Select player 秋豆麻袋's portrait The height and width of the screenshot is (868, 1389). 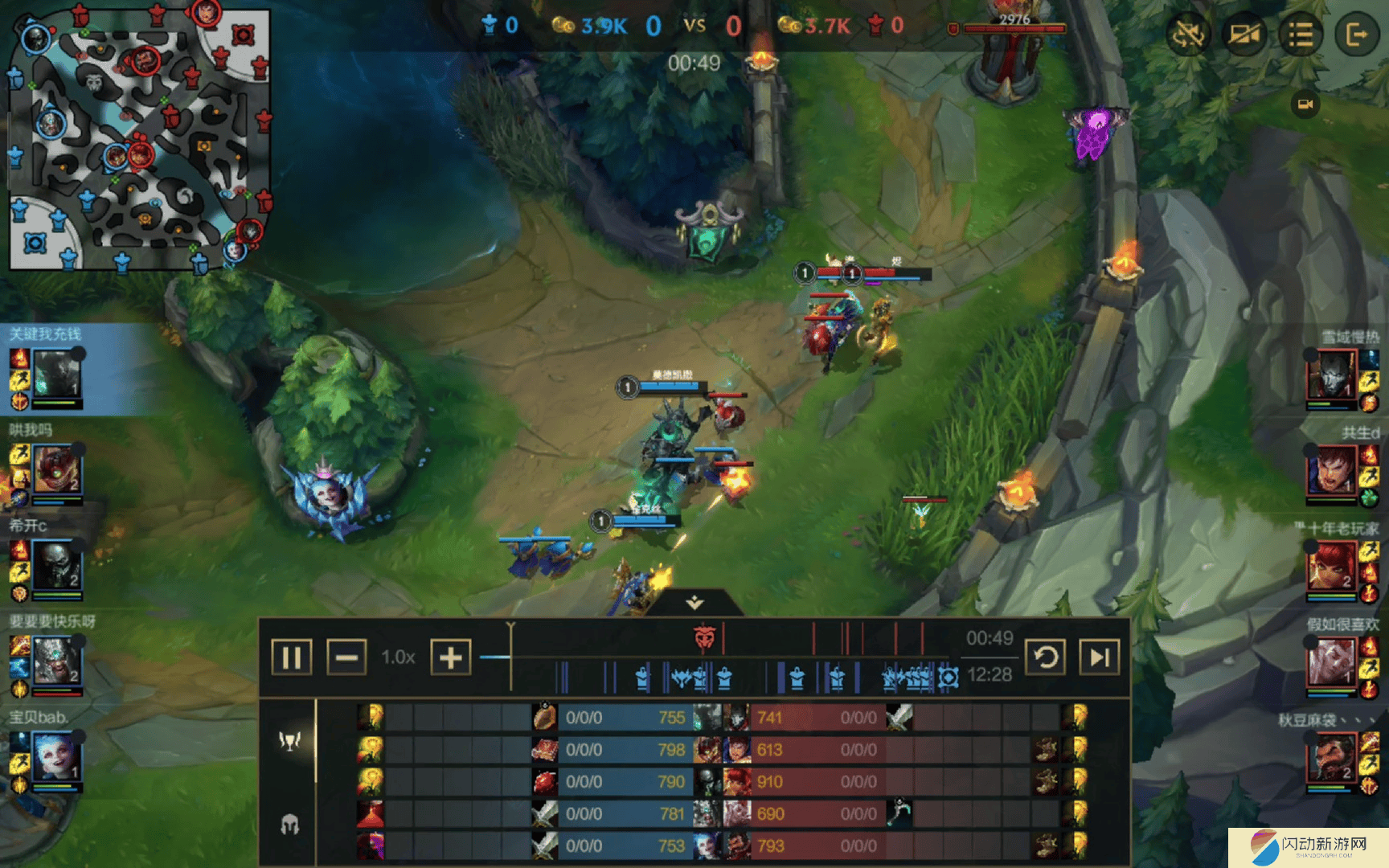(1331, 758)
